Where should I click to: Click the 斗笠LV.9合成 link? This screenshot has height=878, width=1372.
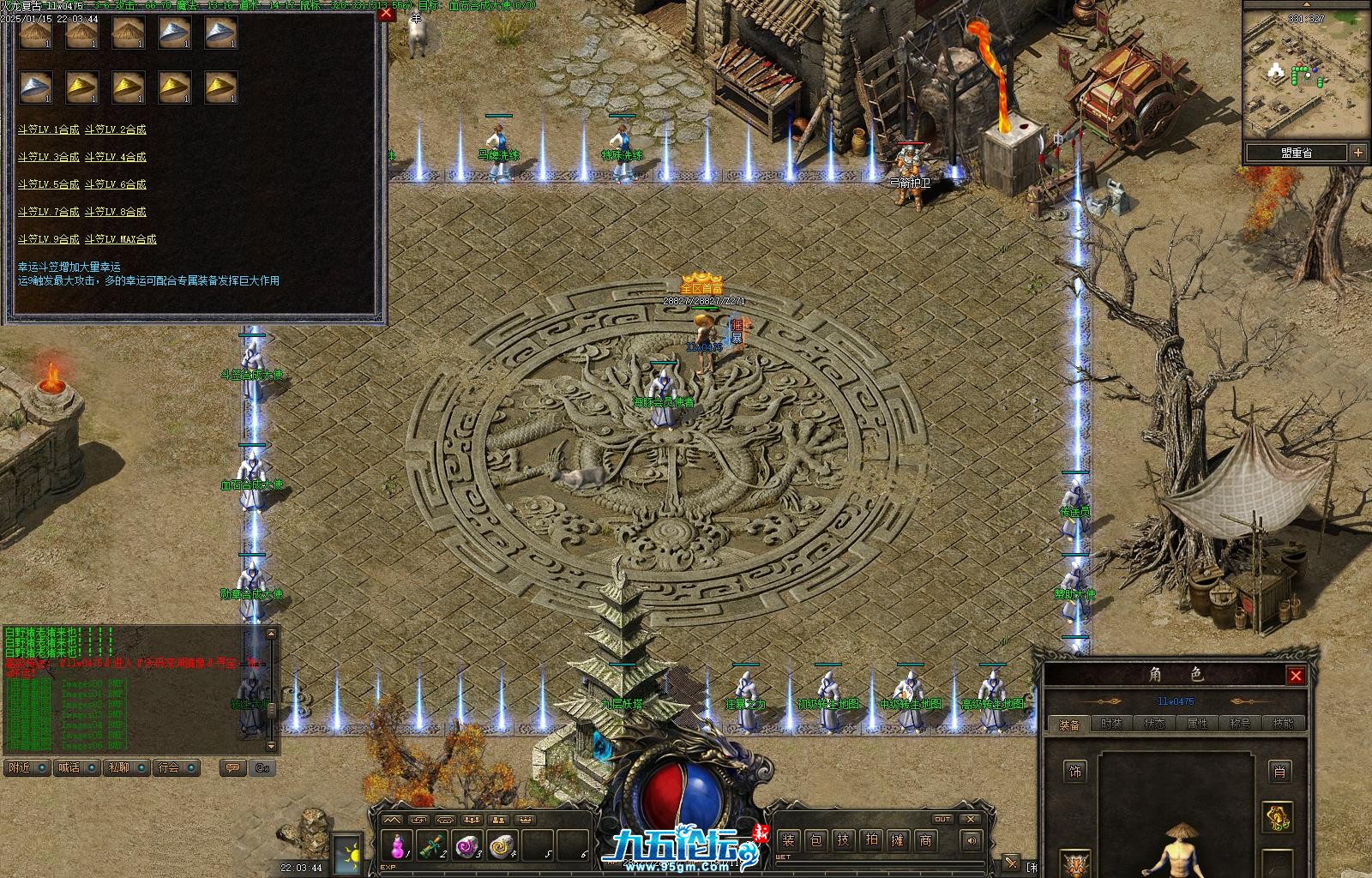coord(48,239)
